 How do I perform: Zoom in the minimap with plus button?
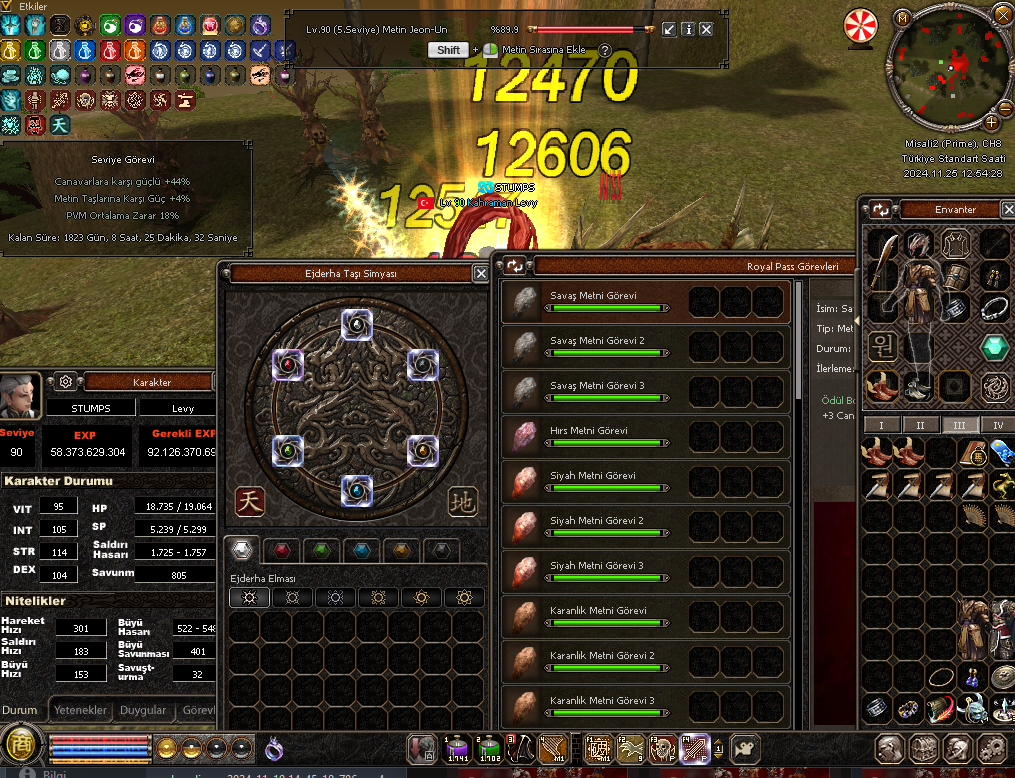click(991, 123)
